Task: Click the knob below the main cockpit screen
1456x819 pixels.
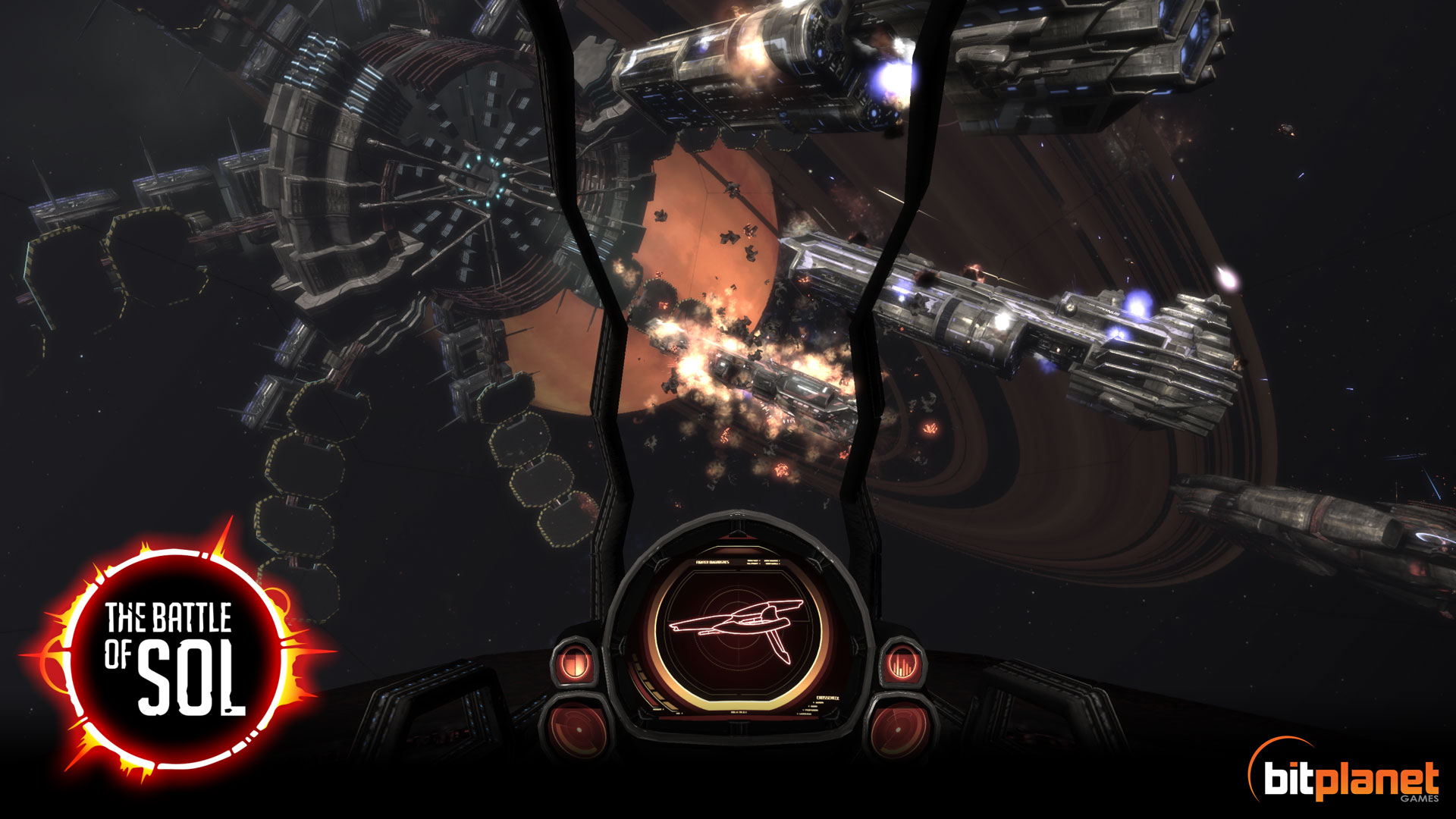Action: coord(737,729)
